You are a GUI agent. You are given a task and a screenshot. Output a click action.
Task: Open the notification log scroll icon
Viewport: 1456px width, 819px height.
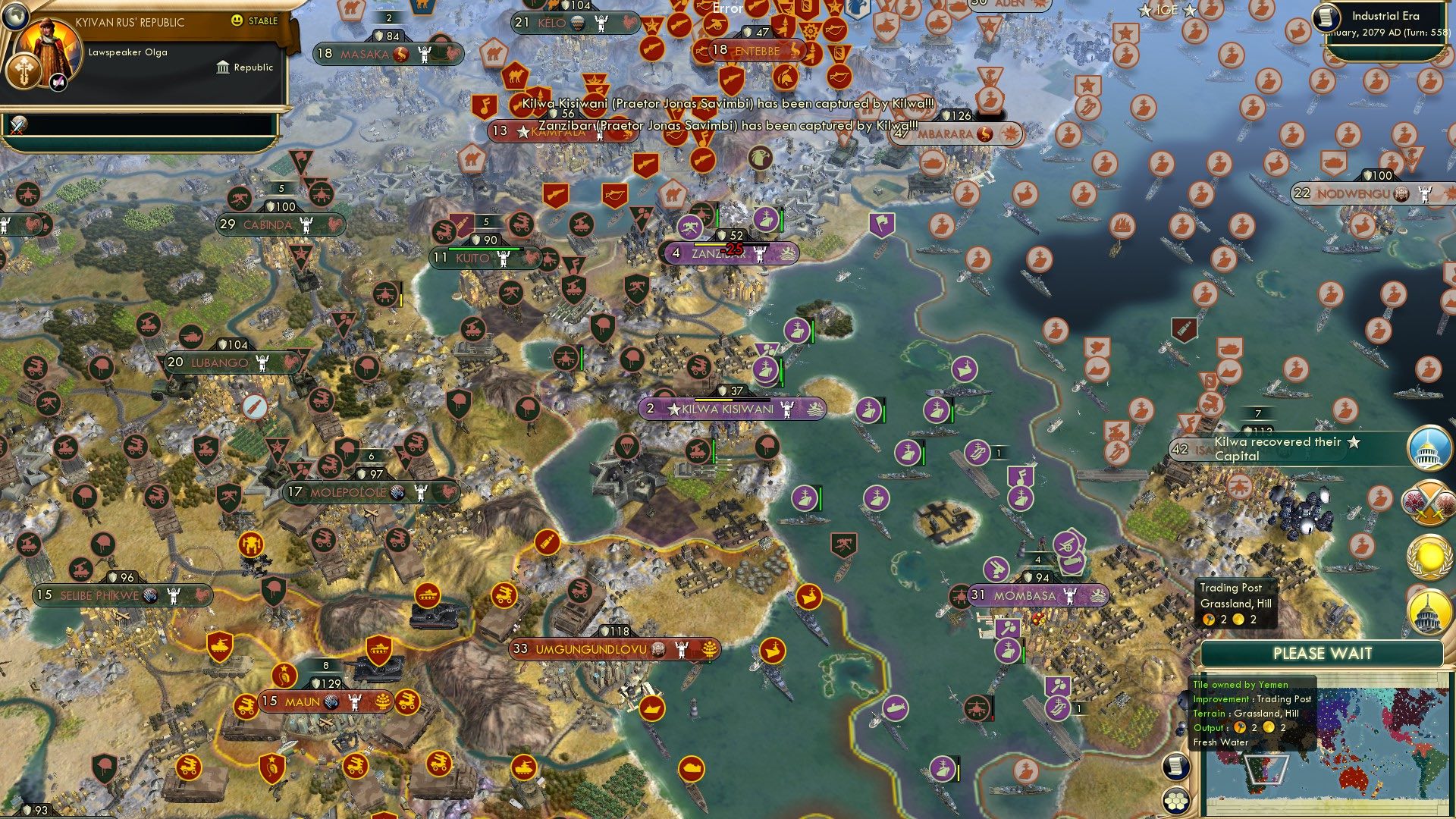click(1175, 767)
